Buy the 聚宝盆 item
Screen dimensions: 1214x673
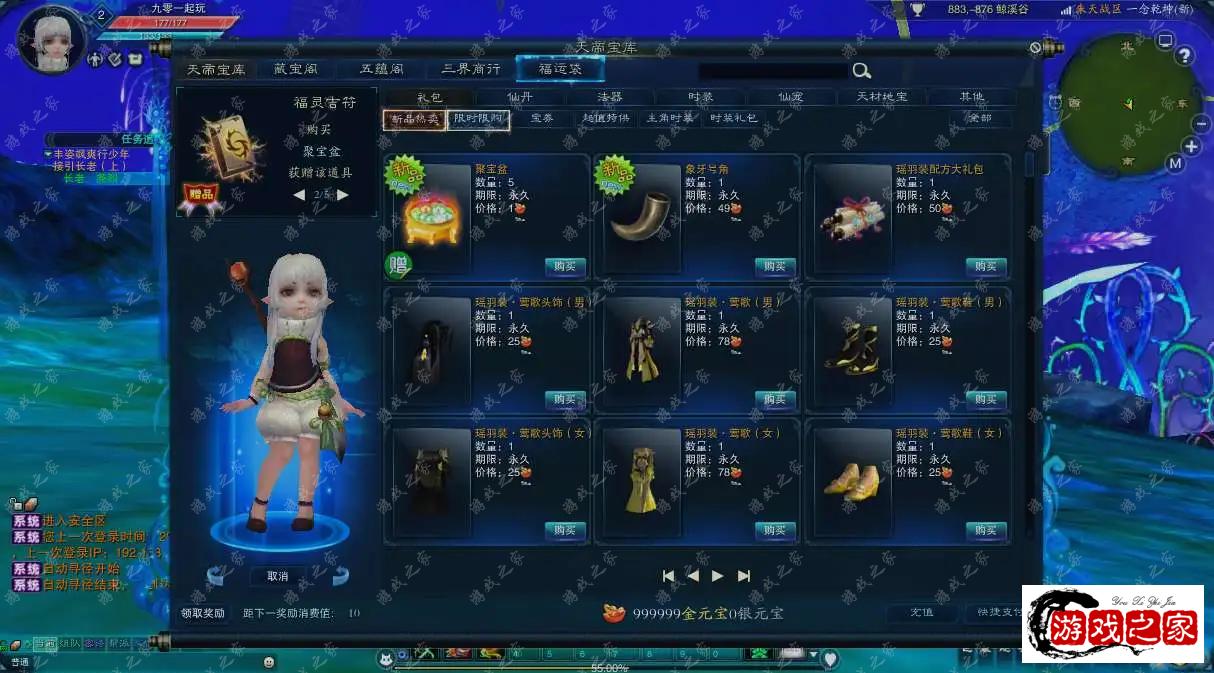565,266
